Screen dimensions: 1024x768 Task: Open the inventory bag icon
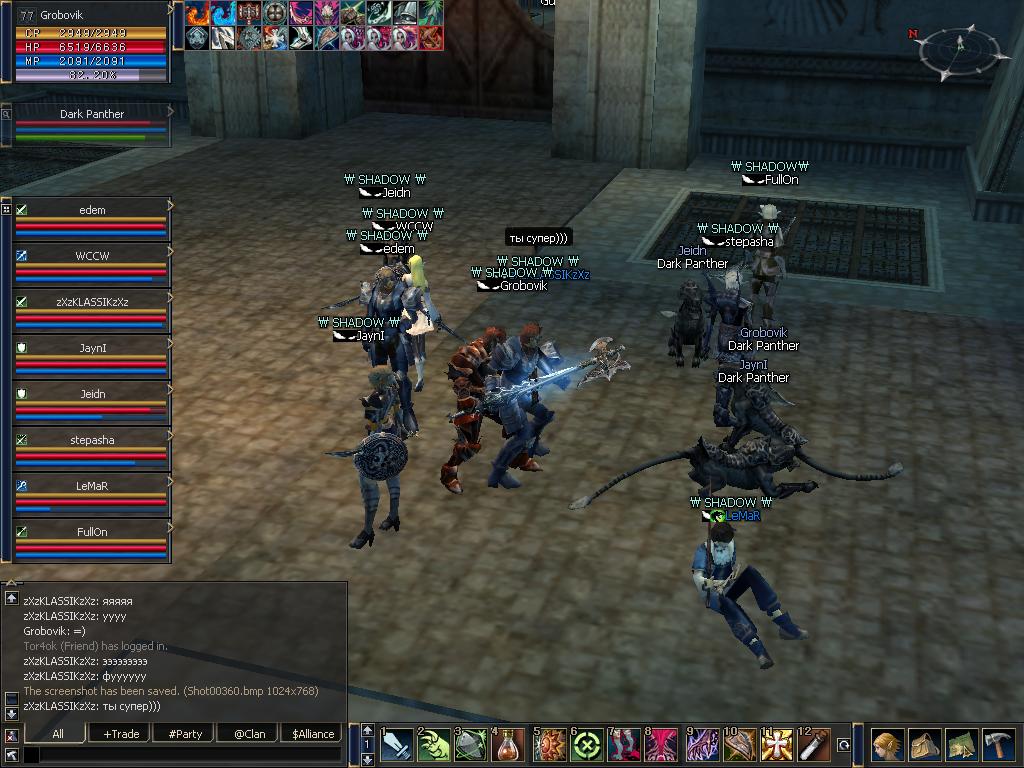(x=924, y=745)
